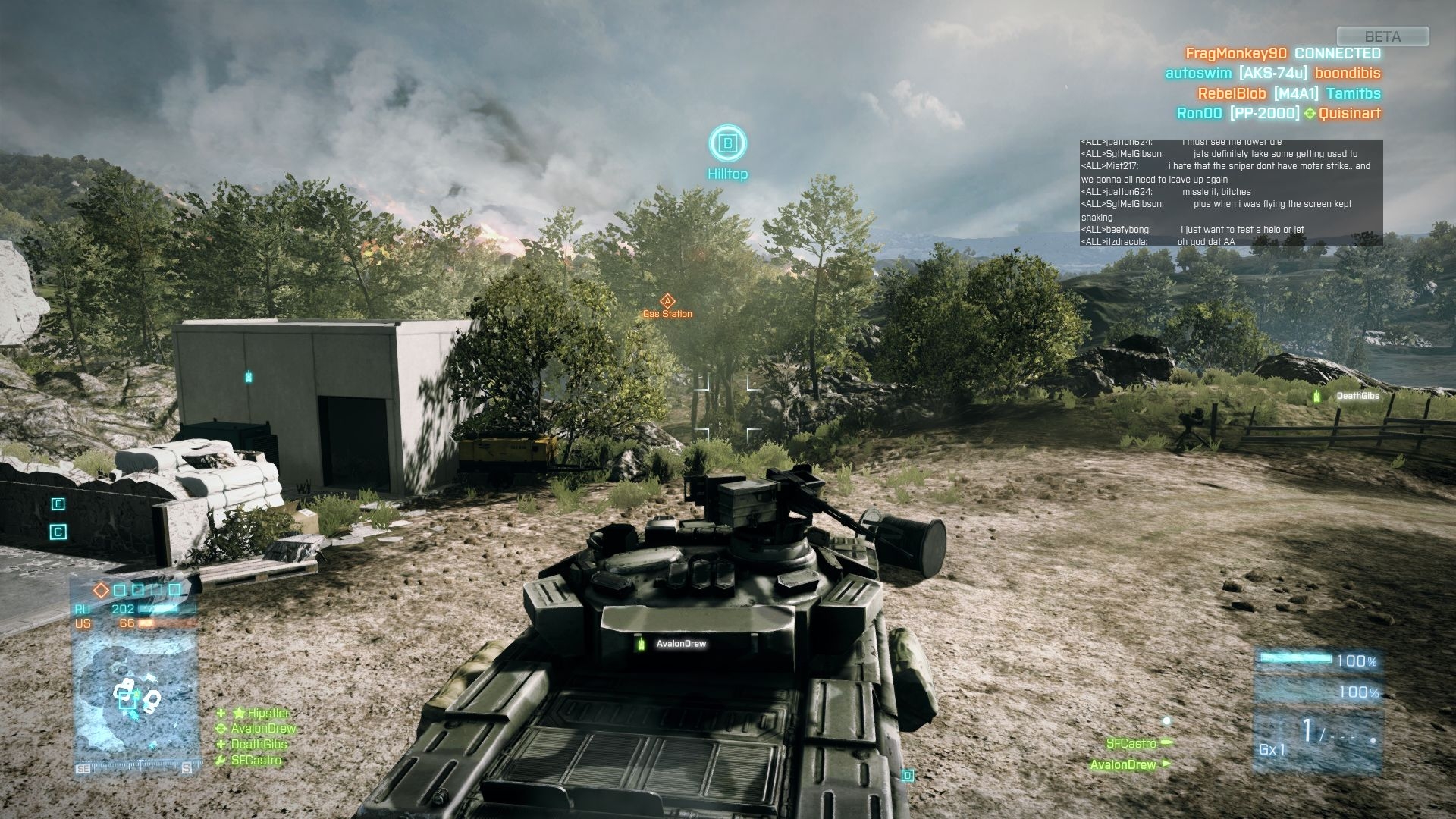Select the E objective marker
This screenshot has height=819, width=1456.
(58, 504)
